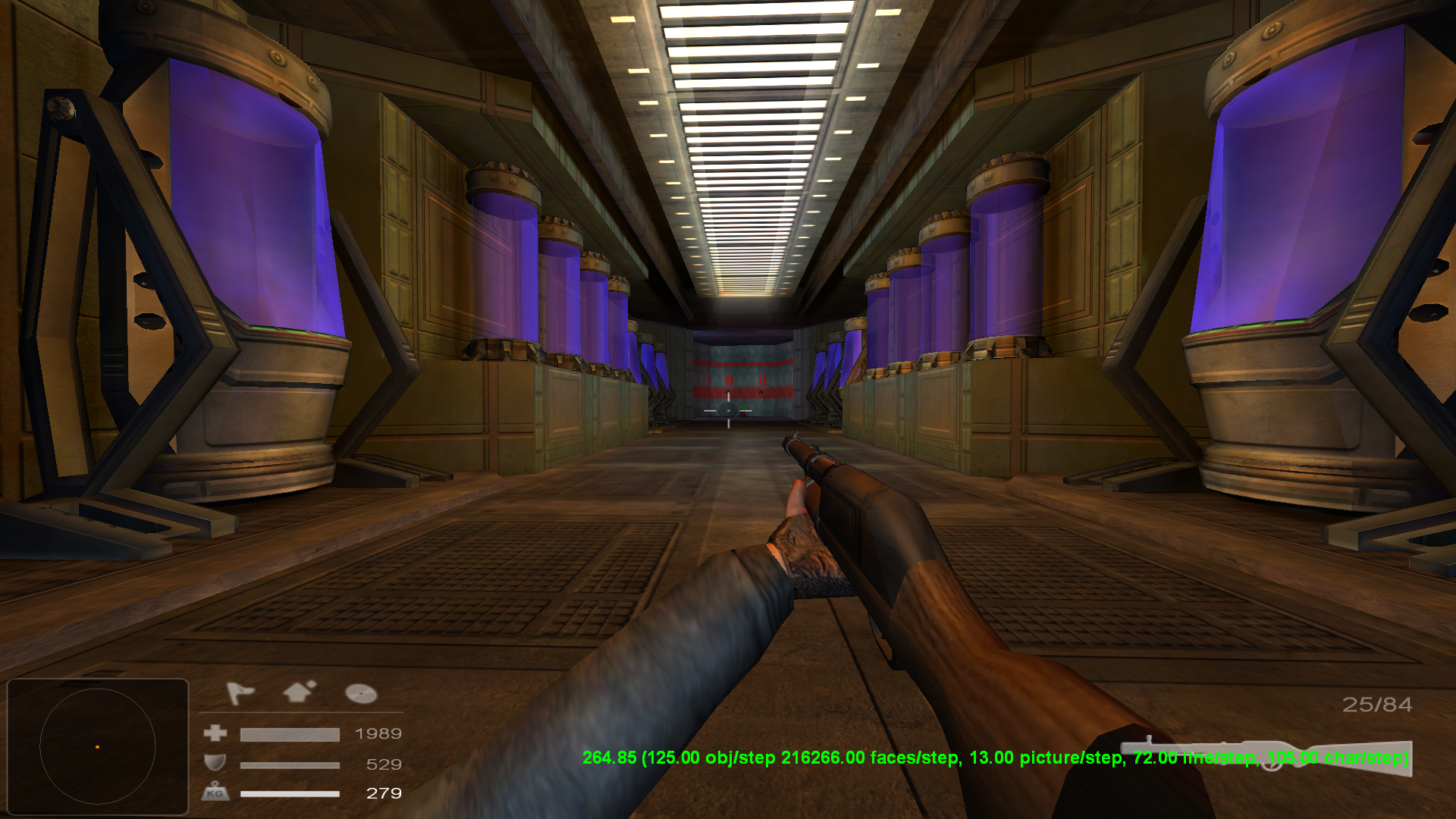Screen dimensions: 1456x819
Task: Click the 25/84 ammo counter
Action: (x=1376, y=705)
